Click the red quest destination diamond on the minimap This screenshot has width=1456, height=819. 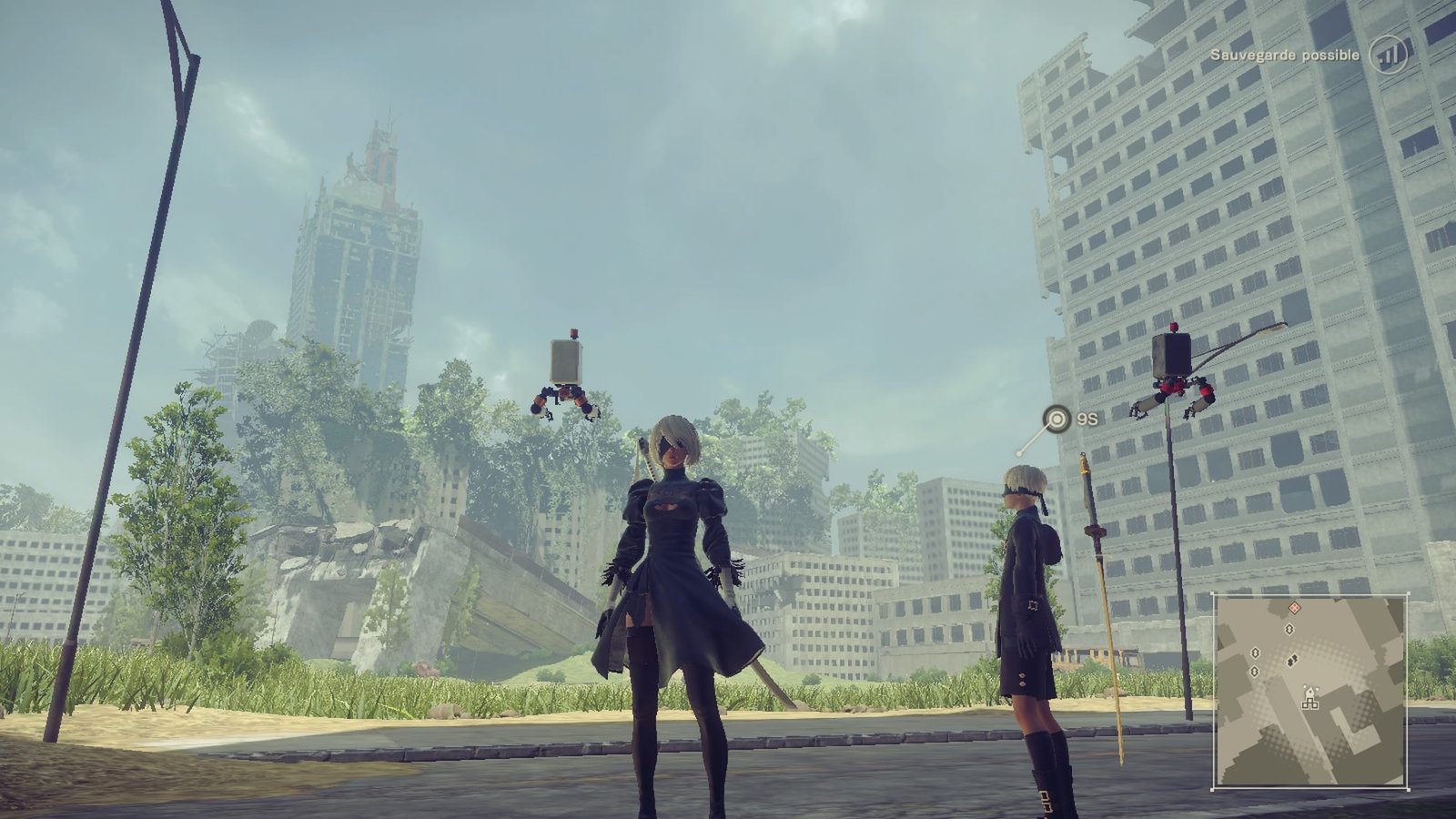coord(1295,607)
